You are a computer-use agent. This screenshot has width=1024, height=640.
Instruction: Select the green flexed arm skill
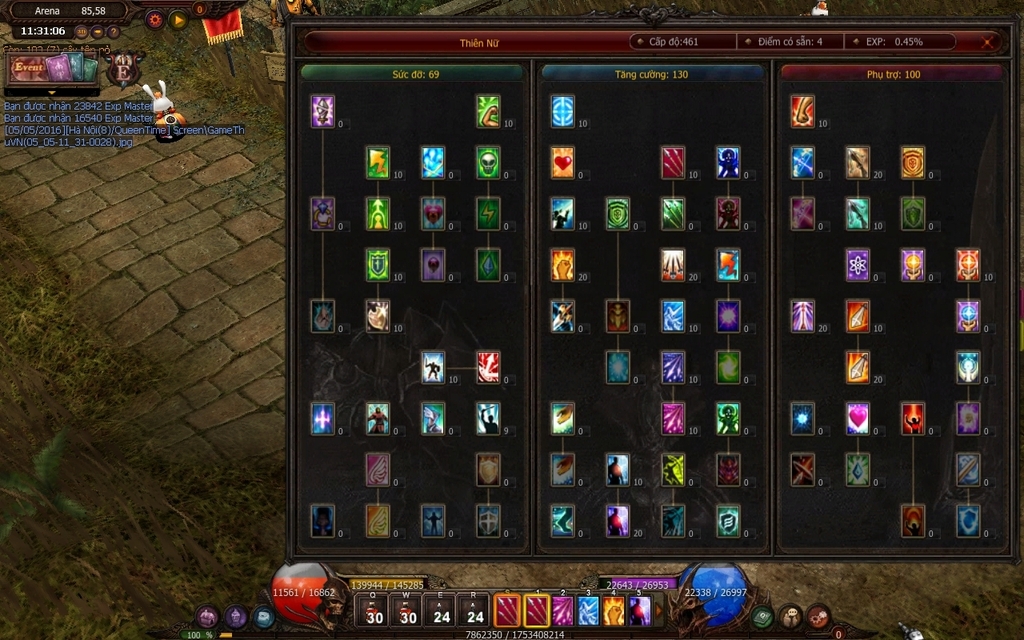click(488, 110)
